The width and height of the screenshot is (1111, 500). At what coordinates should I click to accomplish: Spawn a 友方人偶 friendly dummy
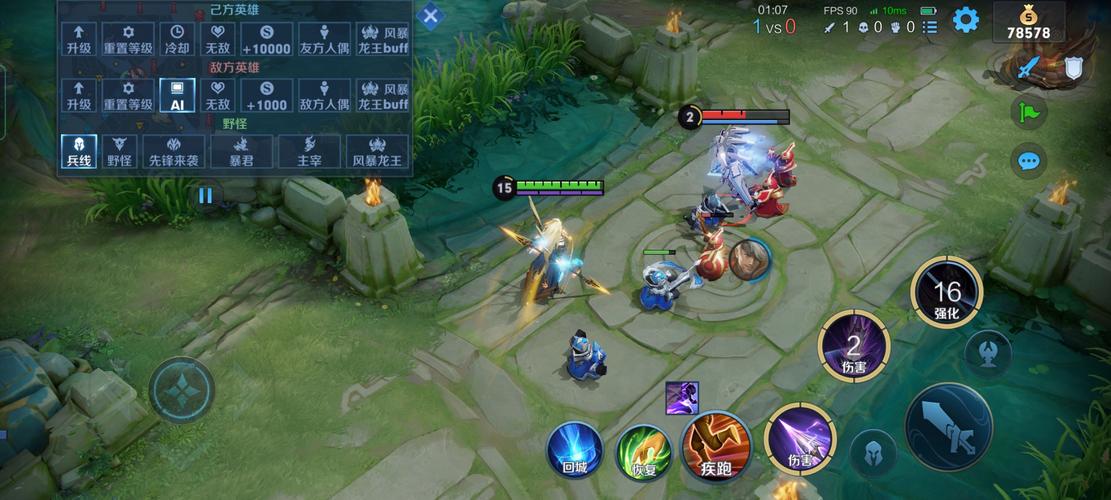pos(324,39)
